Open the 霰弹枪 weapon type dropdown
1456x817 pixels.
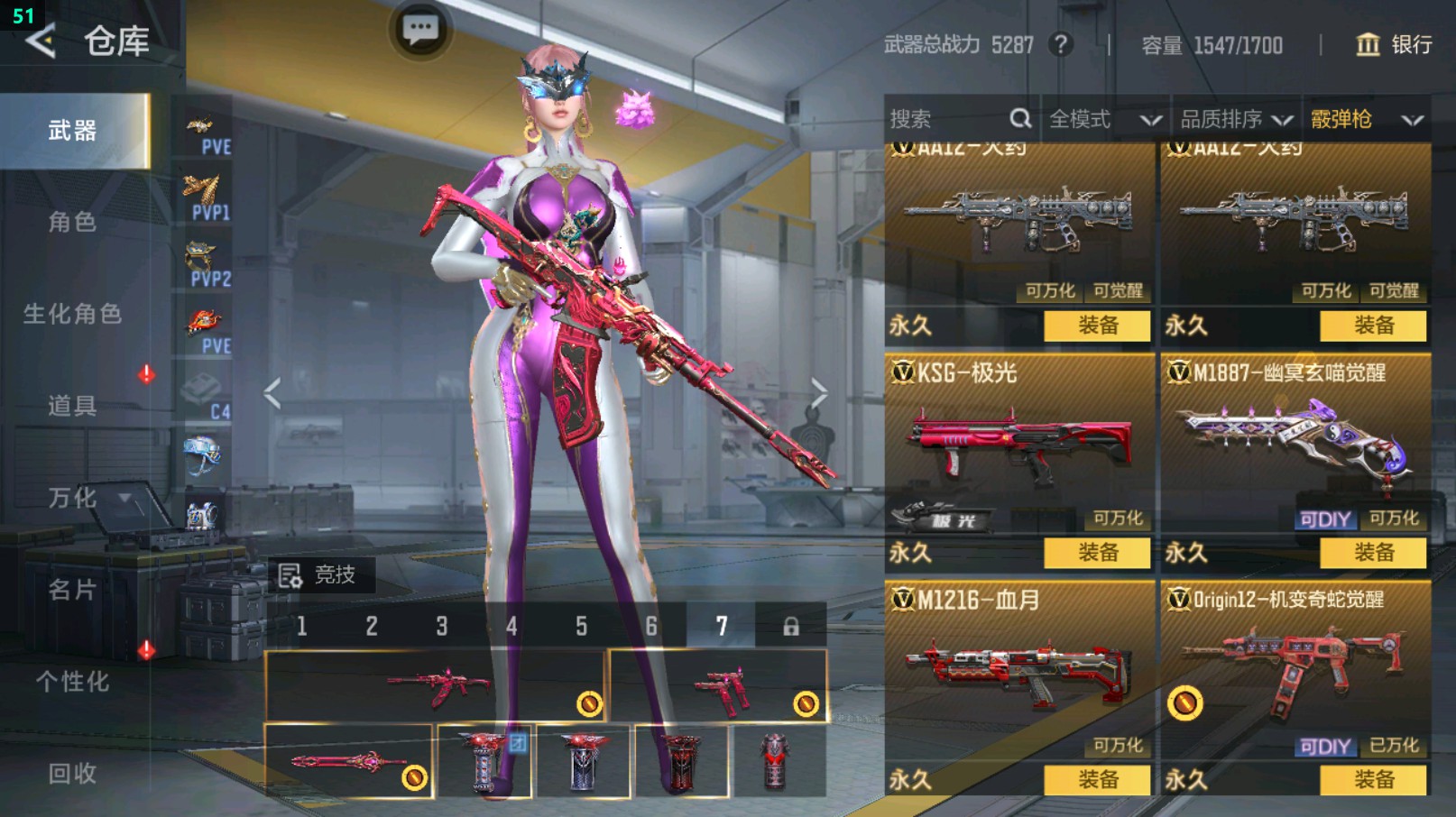[1366, 119]
